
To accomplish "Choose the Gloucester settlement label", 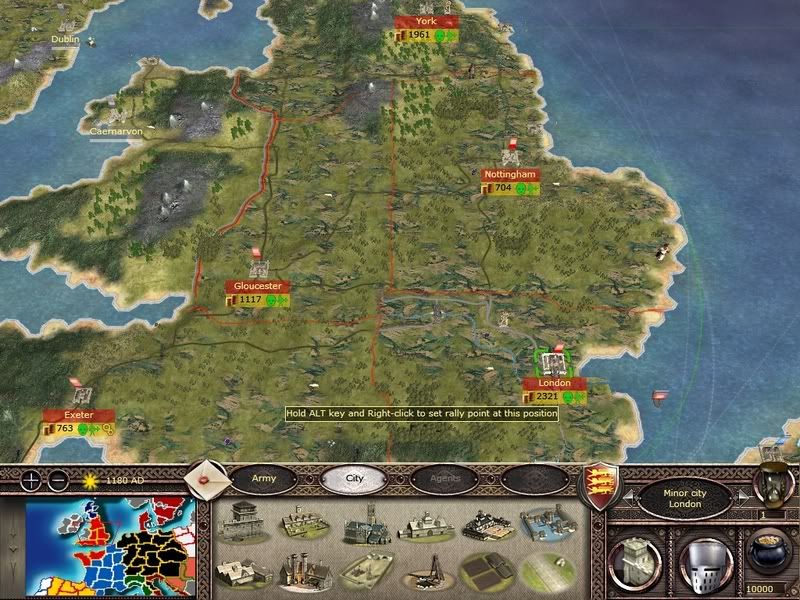I will 258,286.
